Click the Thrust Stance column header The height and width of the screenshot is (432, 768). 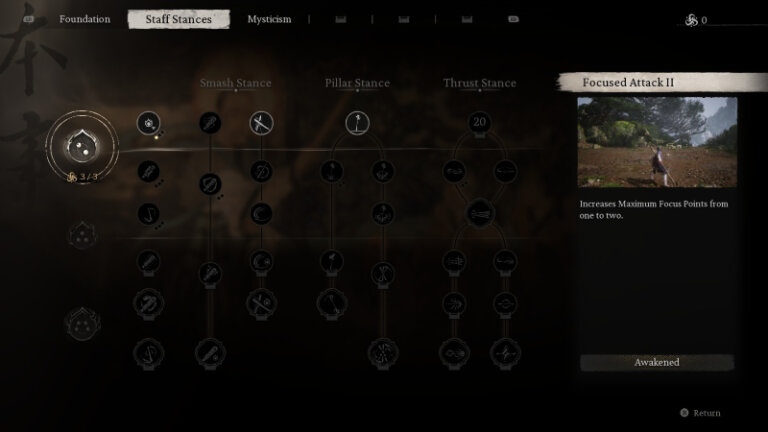(x=479, y=83)
